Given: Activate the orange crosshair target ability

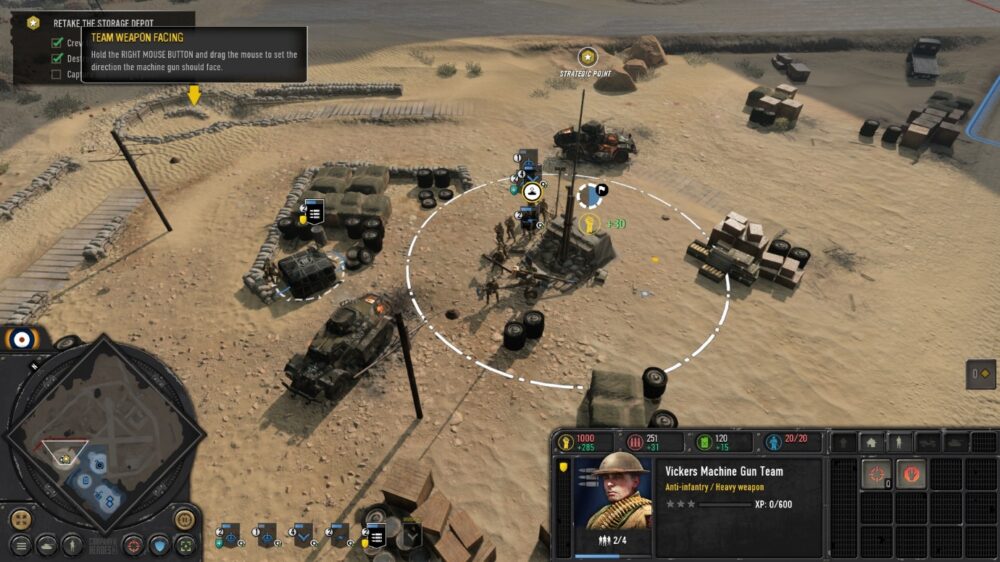Looking at the screenshot, I should [876, 474].
